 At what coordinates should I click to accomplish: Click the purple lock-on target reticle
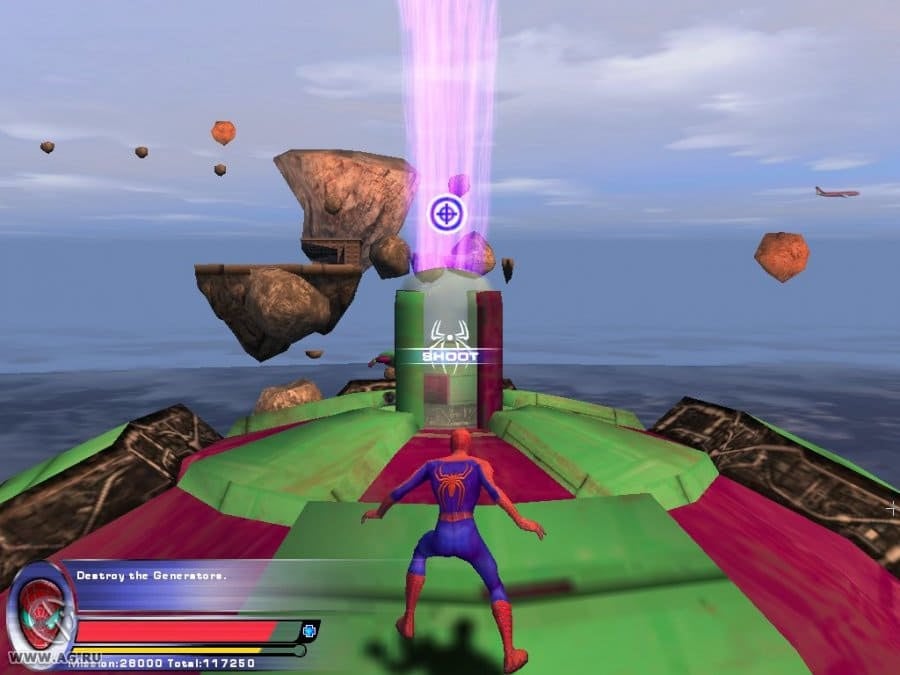click(446, 213)
